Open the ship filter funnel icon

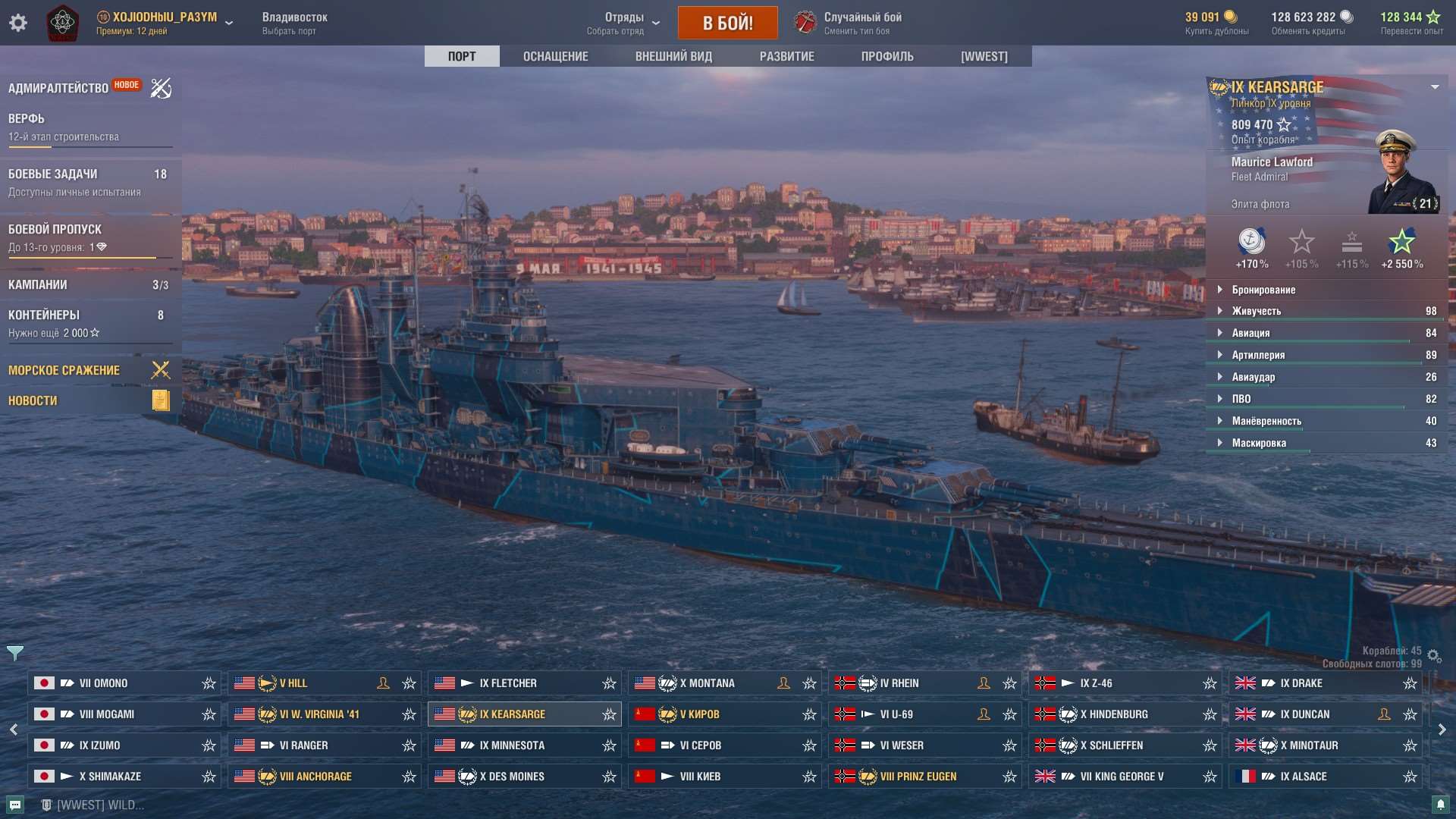click(x=15, y=651)
